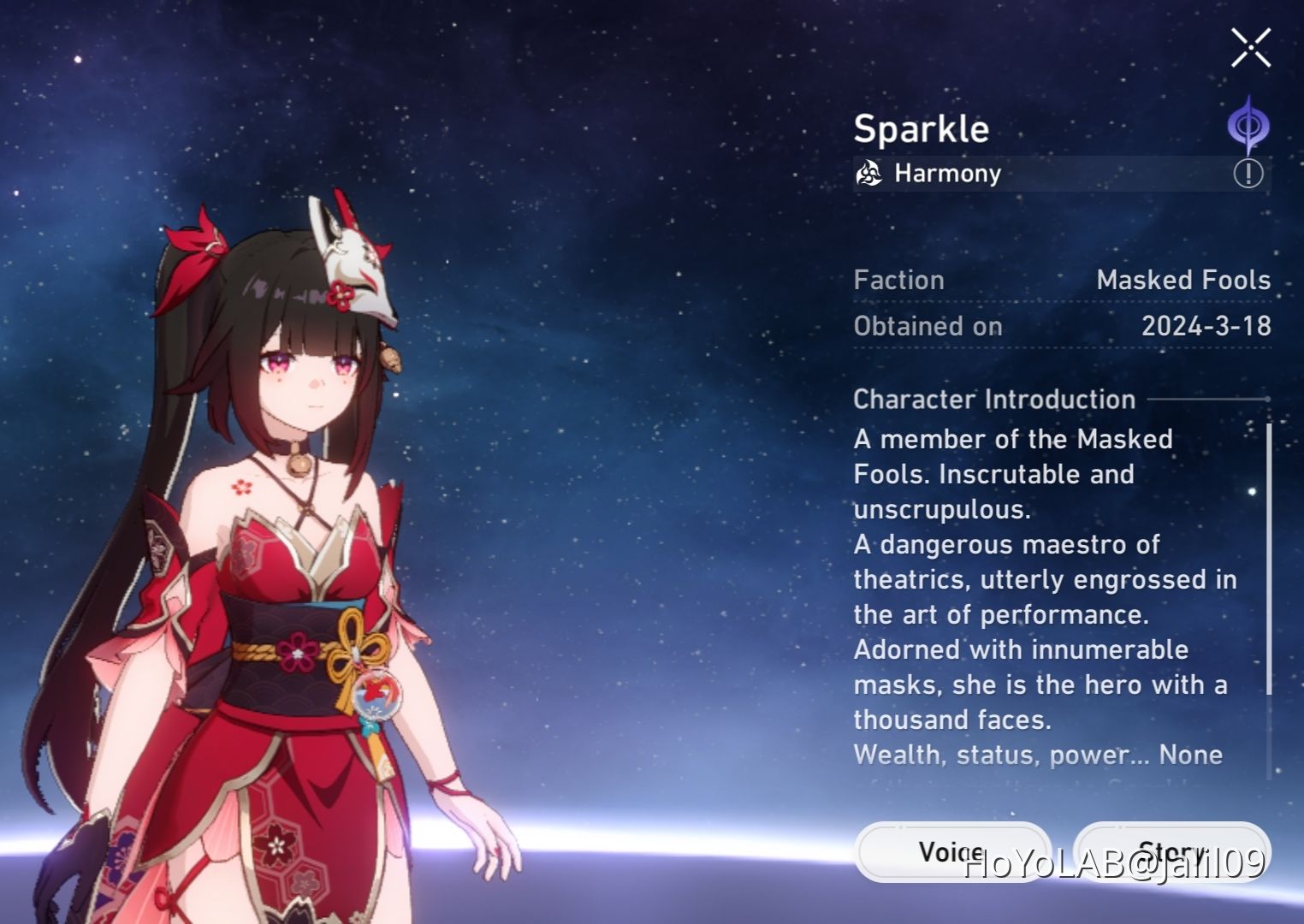Select the Masked Fools faction value
The width and height of the screenshot is (1304, 924).
tap(1183, 280)
